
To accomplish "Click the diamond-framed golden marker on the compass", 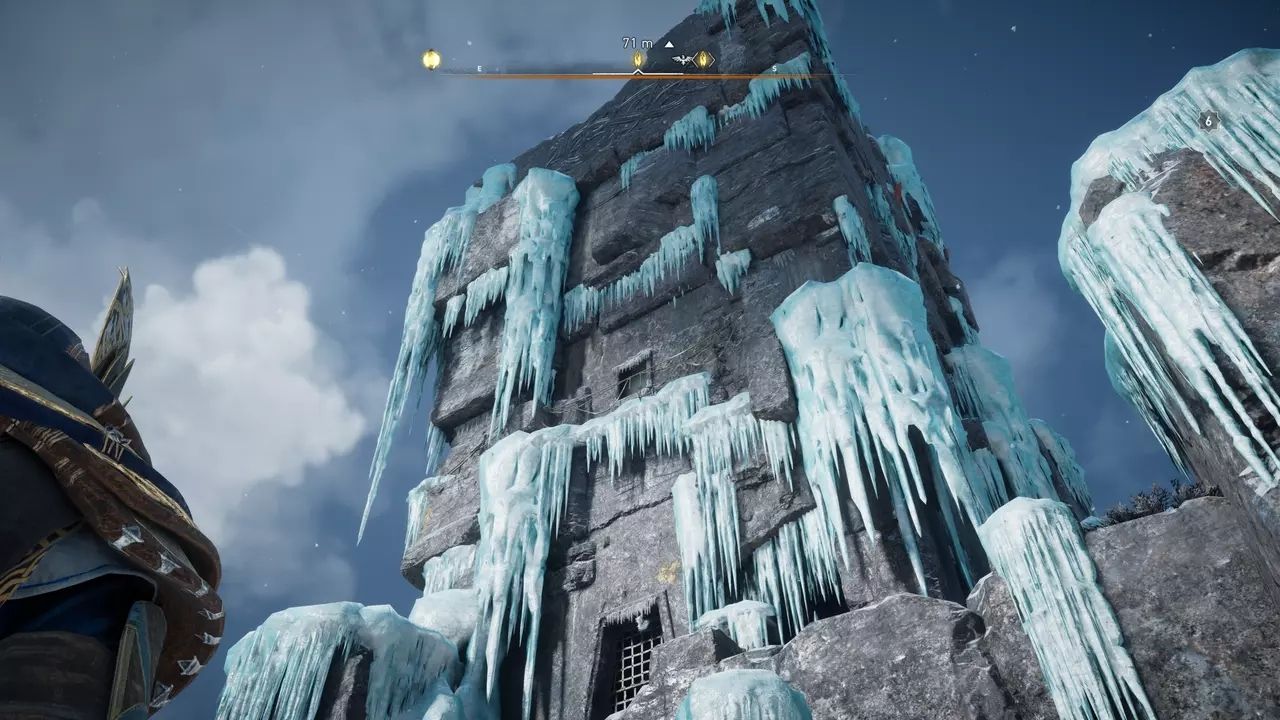I will (704, 60).
